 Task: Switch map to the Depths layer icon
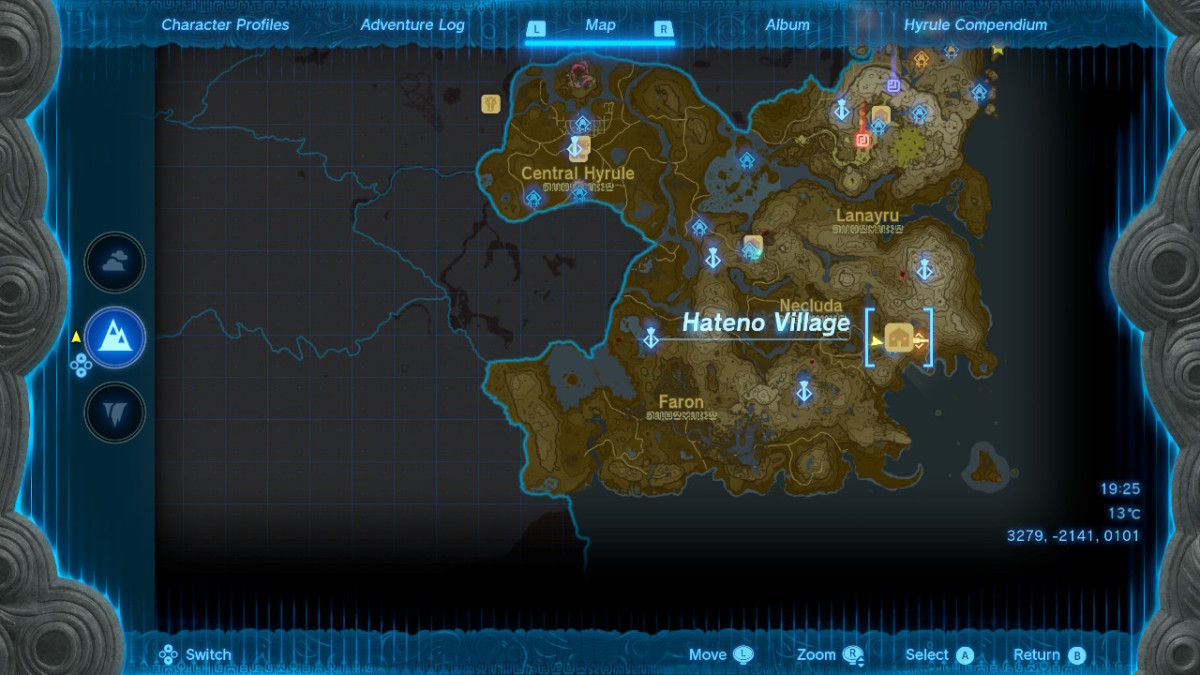click(115, 412)
